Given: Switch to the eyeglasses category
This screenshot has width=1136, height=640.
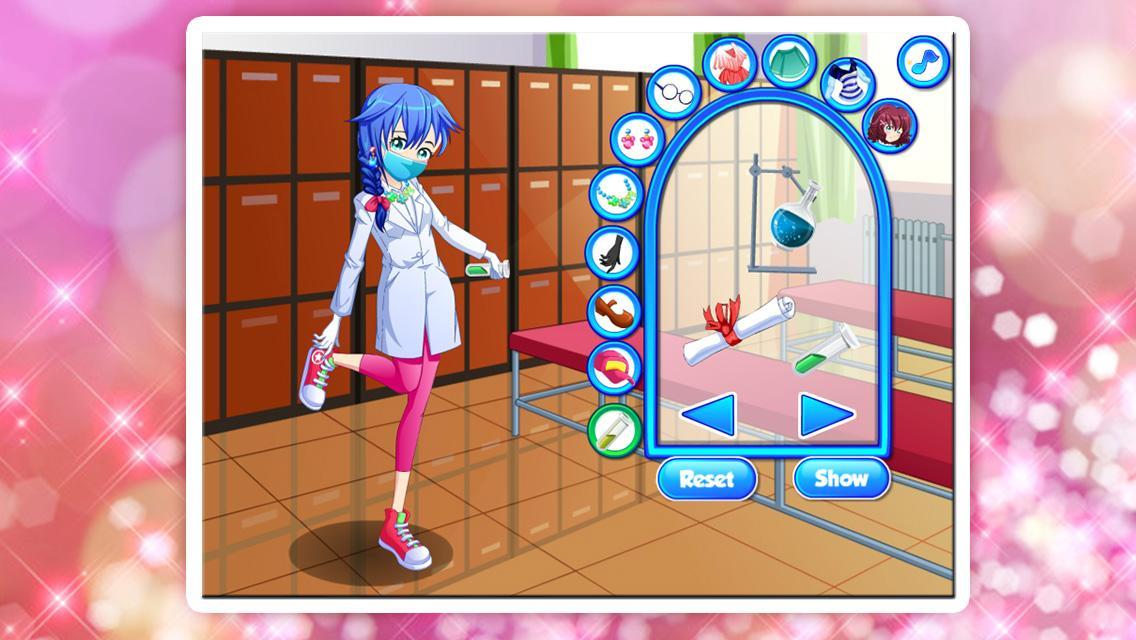Looking at the screenshot, I should tap(673, 91).
